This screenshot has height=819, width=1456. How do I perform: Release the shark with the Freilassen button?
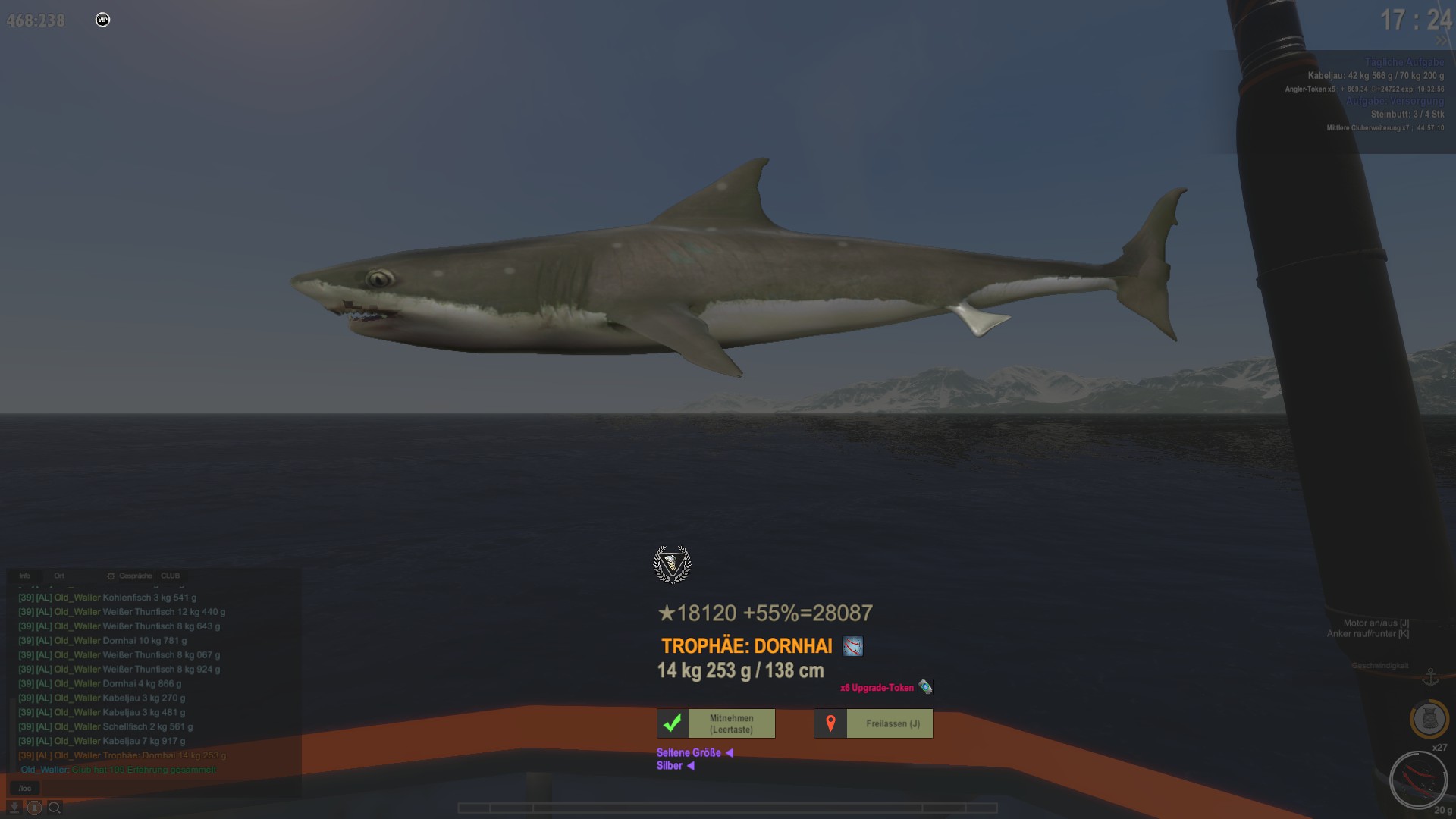874,723
